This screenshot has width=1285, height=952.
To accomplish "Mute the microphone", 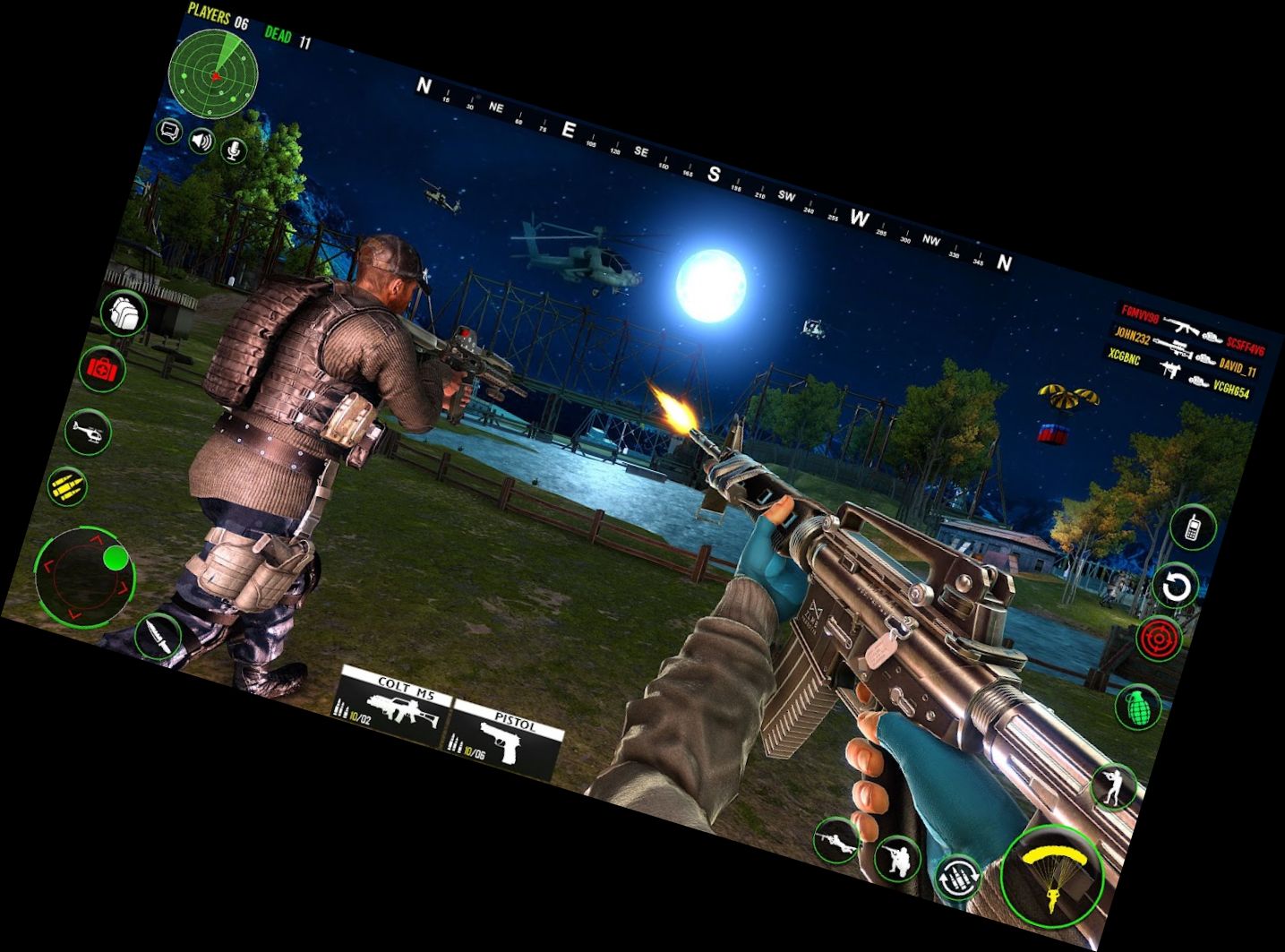I will point(236,150).
